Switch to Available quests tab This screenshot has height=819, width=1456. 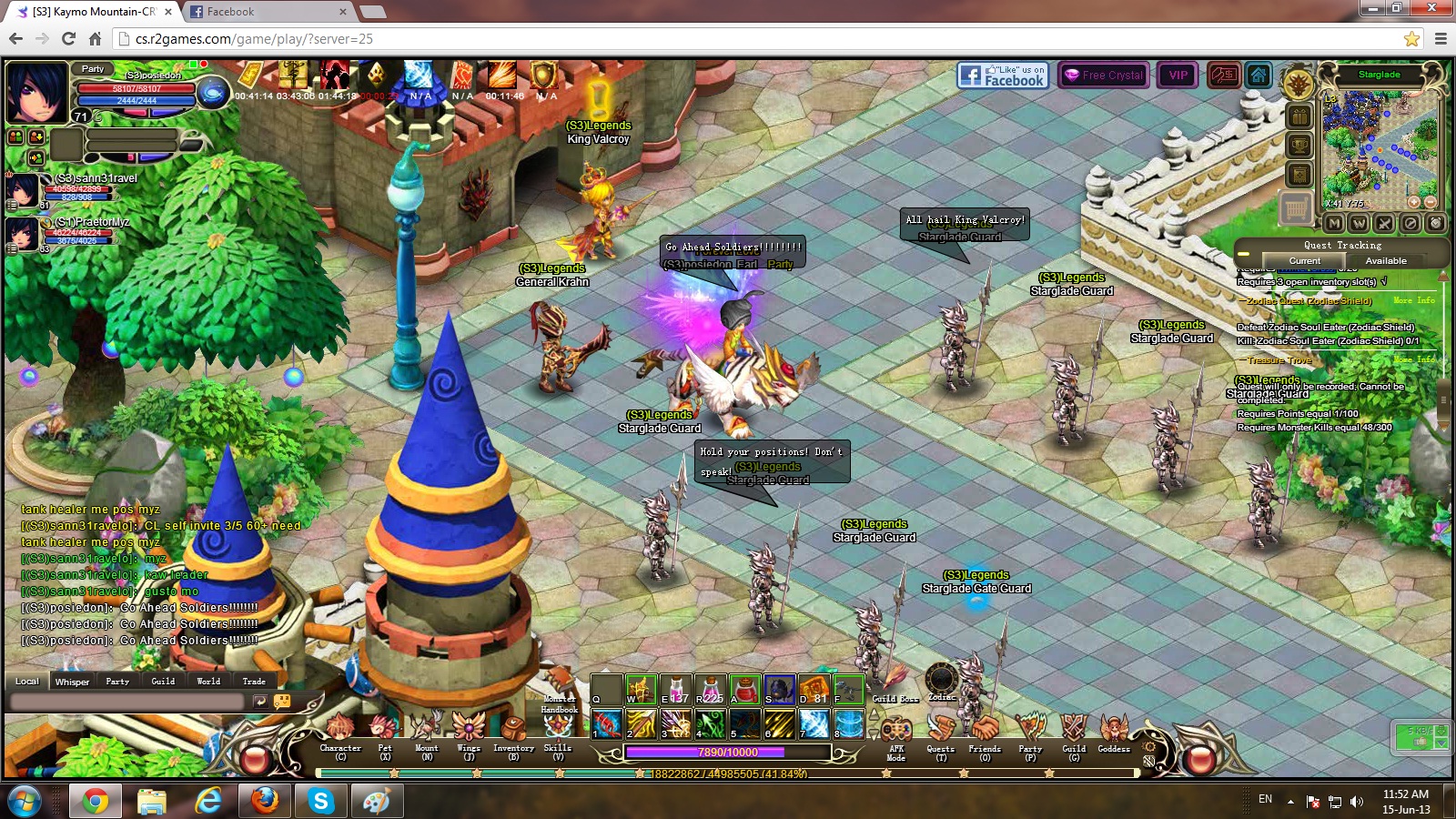[x=1385, y=261]
